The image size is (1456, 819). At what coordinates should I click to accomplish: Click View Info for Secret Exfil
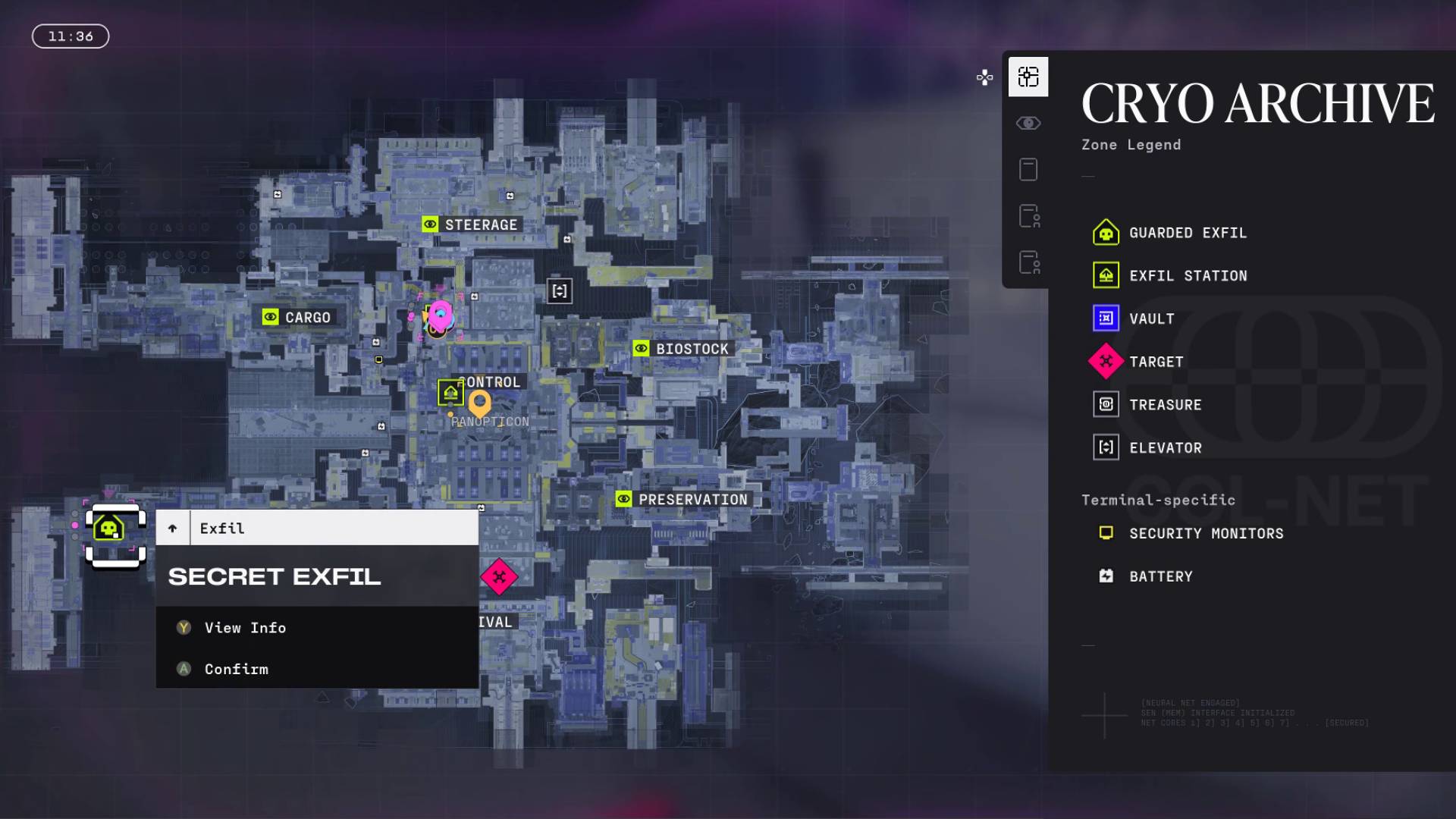click(x=244, y=627)
